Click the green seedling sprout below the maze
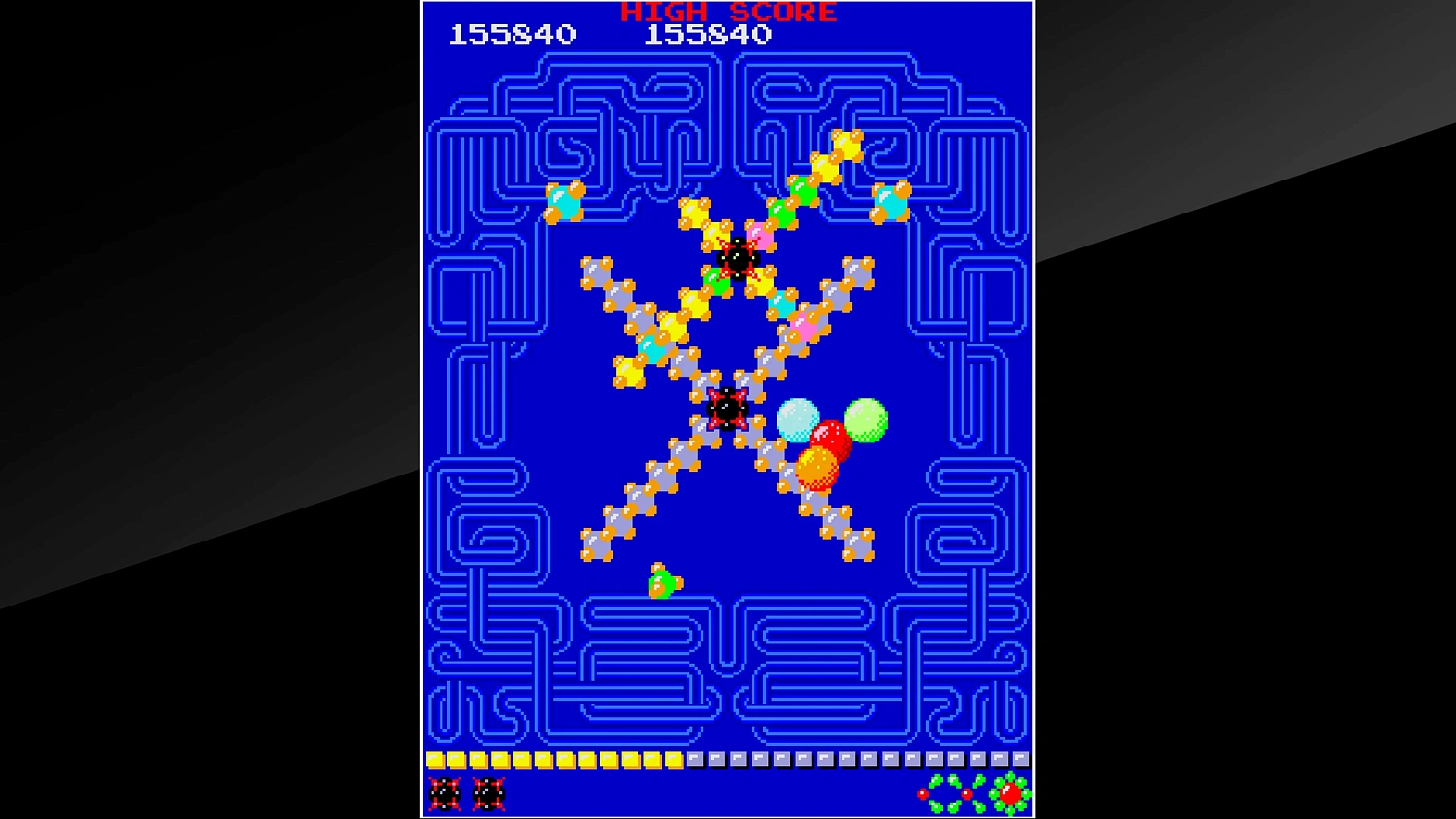This screenshot has height=819, width=1456. 663,580
